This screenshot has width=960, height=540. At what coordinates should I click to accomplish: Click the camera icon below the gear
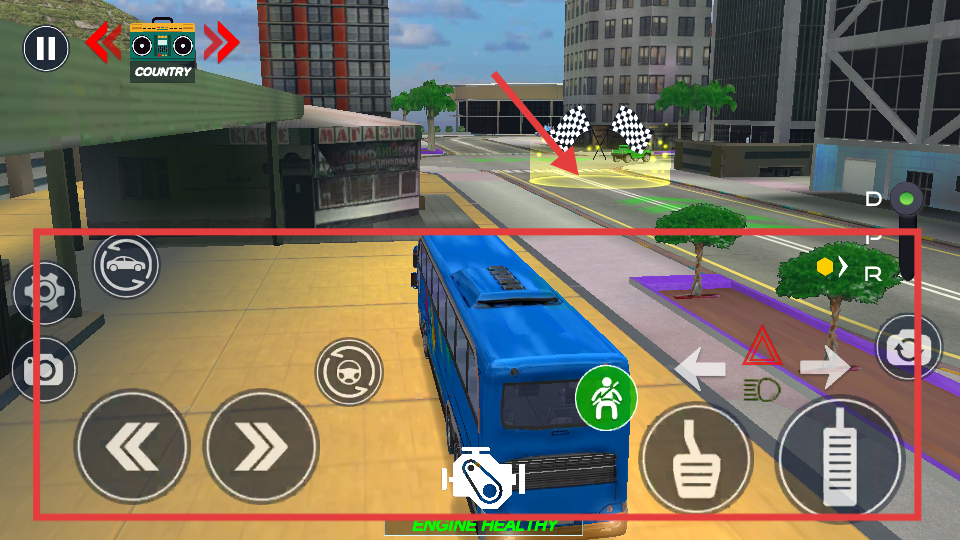point(45,370)
